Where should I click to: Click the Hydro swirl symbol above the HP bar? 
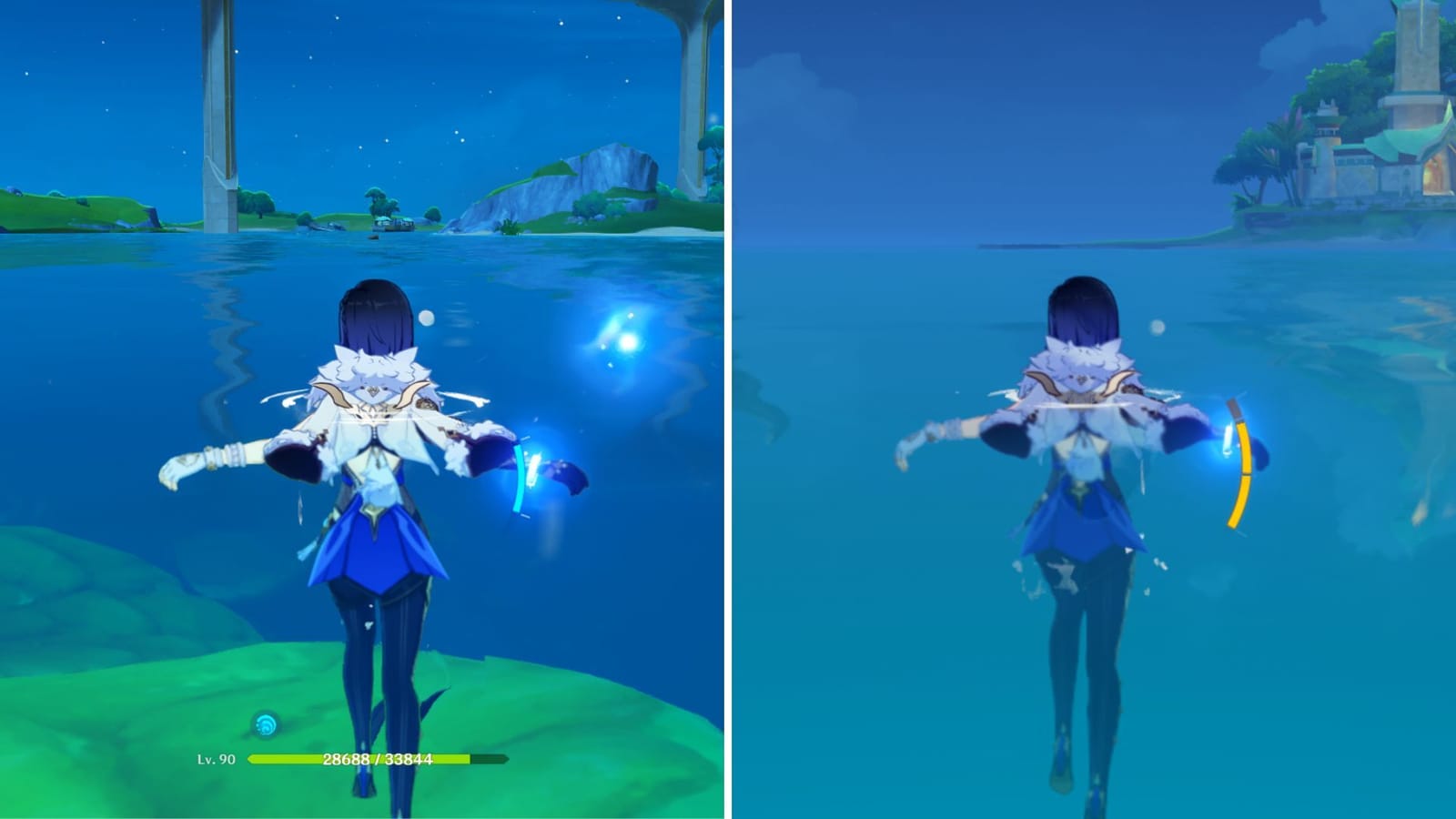pyautogui.click(x=264, y=723)
